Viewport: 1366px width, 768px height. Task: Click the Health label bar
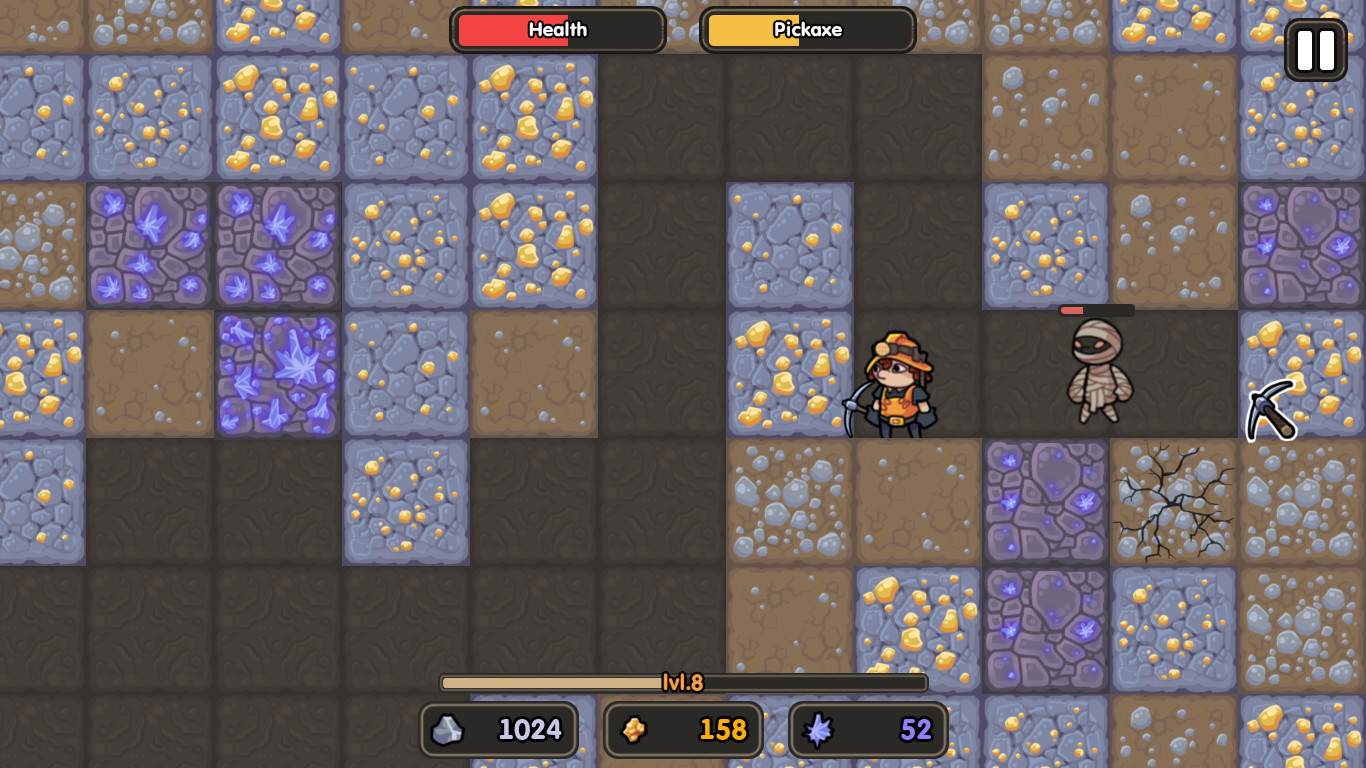click(557, 30)
